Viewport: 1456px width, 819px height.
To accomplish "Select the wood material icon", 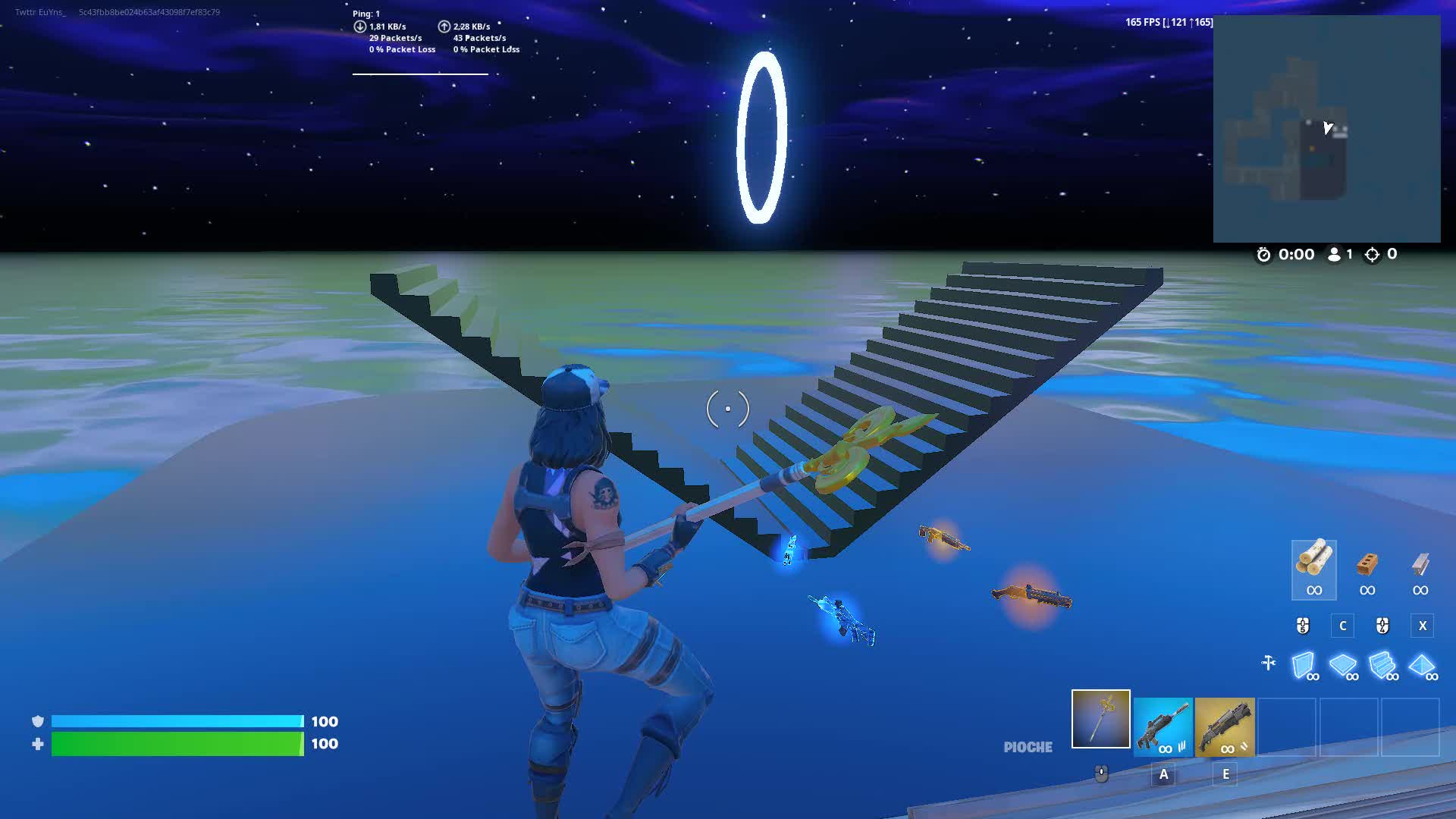I will click(1313, 569).
